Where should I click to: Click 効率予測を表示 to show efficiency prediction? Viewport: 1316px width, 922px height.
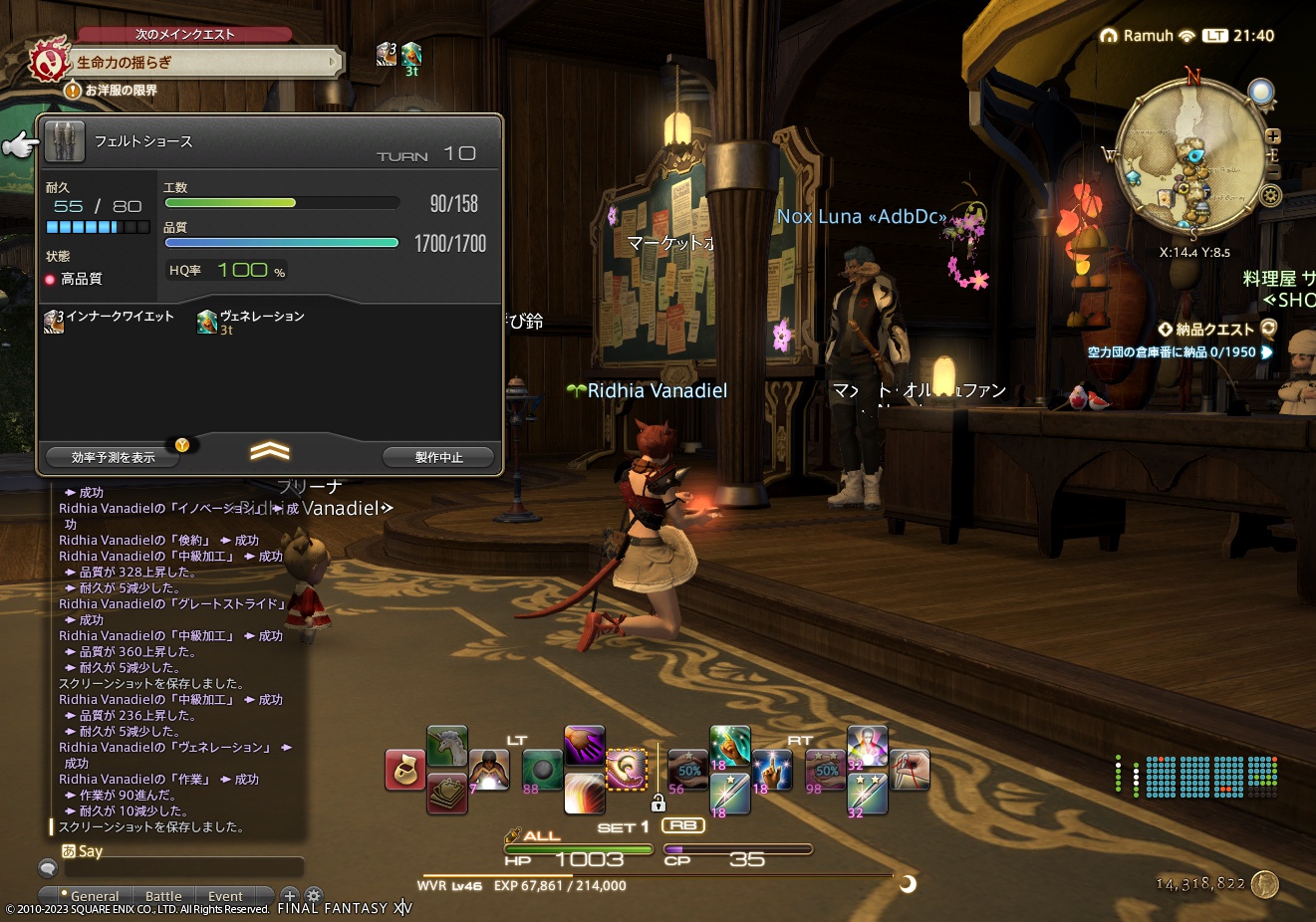coord(112,456)
